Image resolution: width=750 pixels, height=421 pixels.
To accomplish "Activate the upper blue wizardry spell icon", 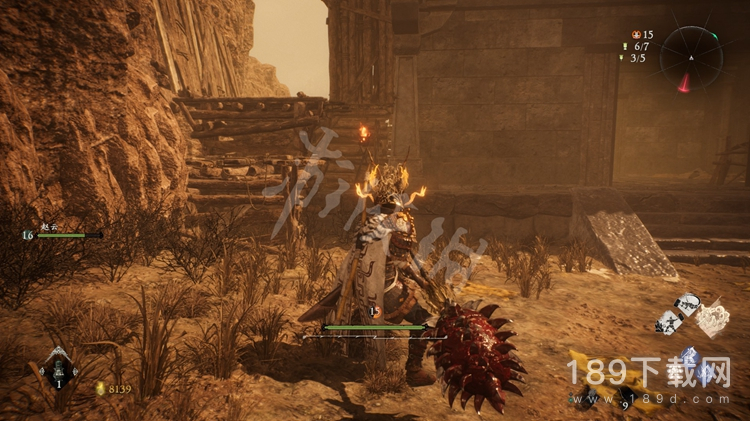I will pos(689,356).
